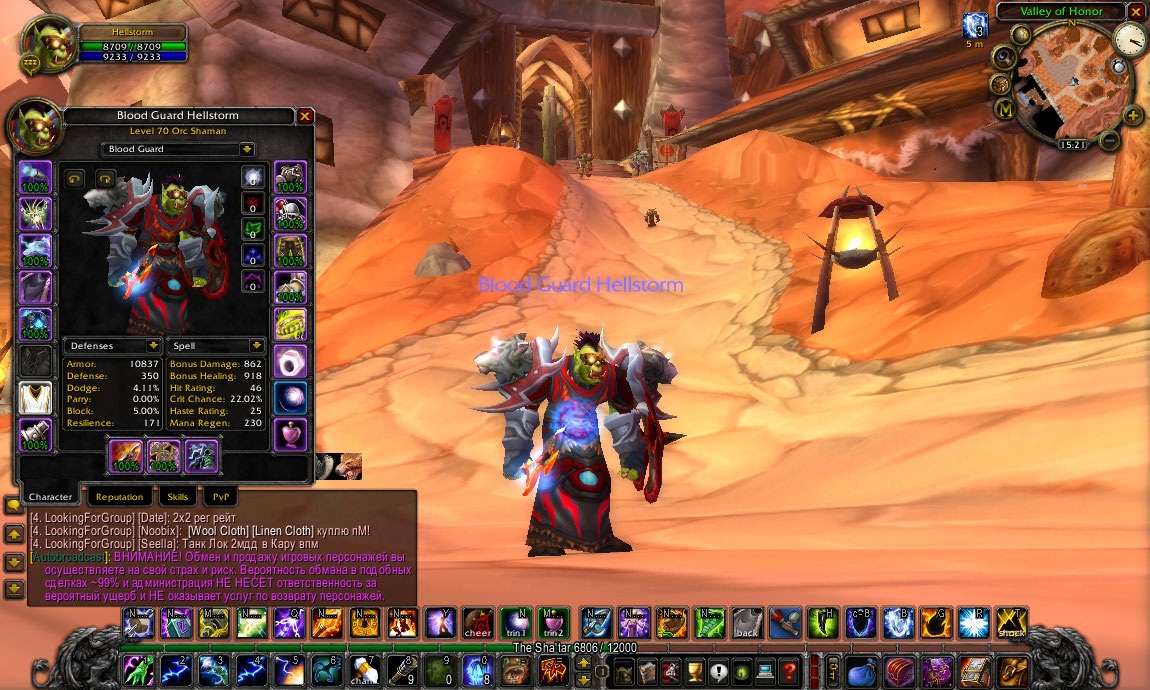Use the cheer emote action button
This screenshot has width=1150, height=690.
[x=477, y=623]
